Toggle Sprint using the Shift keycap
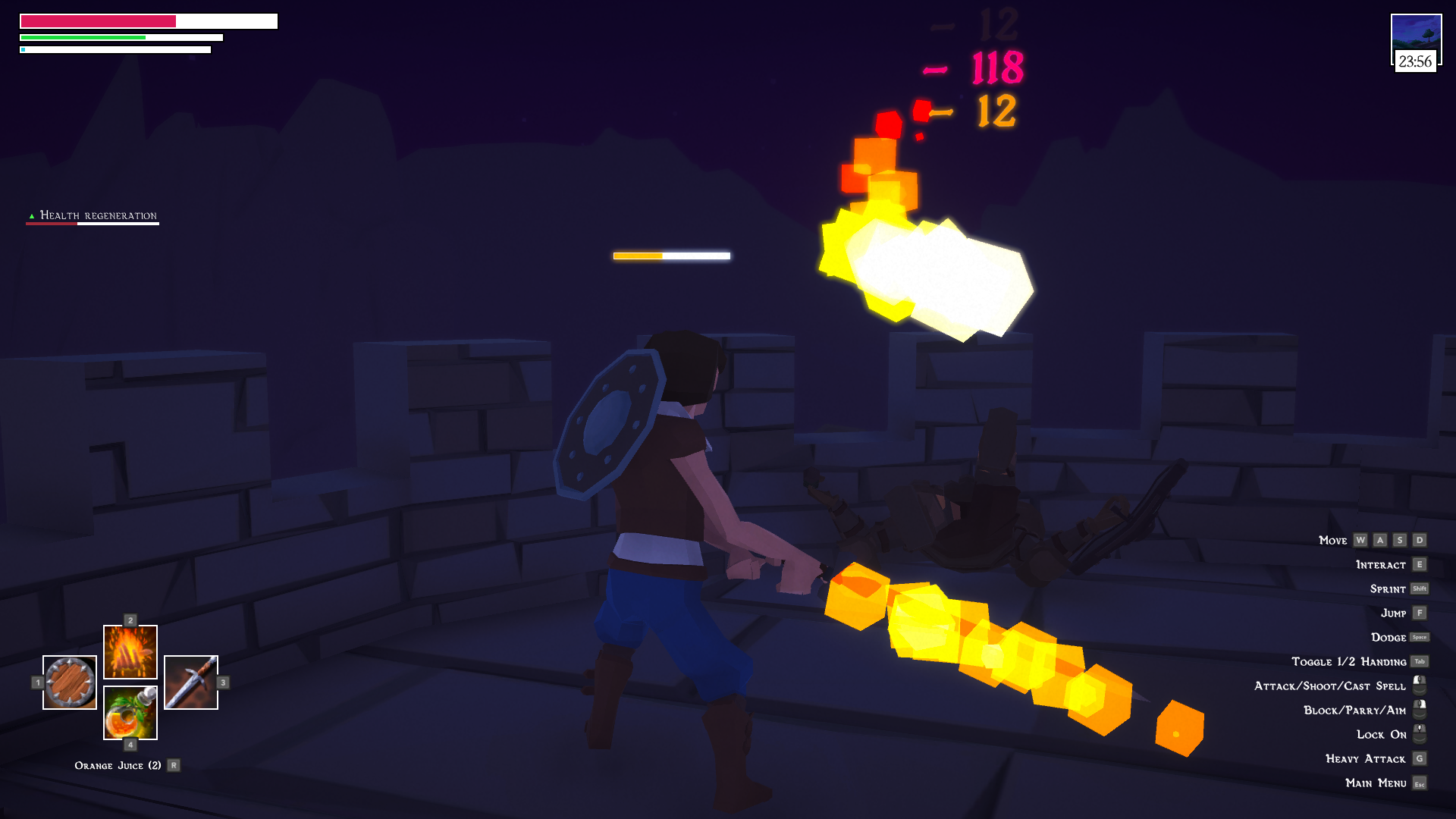Viewport: 1456px width, 819px height. pyautogui.click(x=1420, y=589)
